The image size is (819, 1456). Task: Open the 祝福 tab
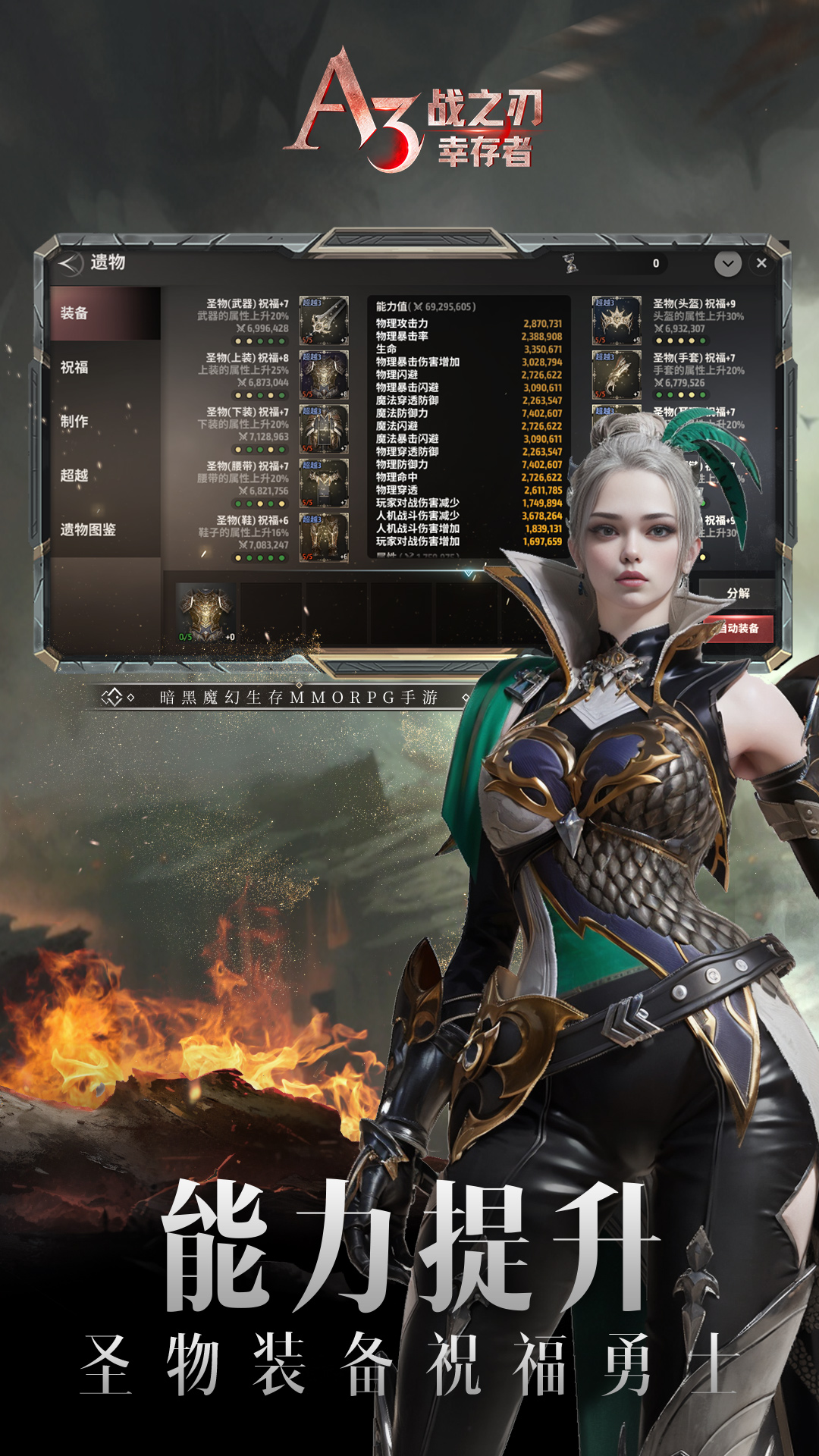click(x=105, y=368)
